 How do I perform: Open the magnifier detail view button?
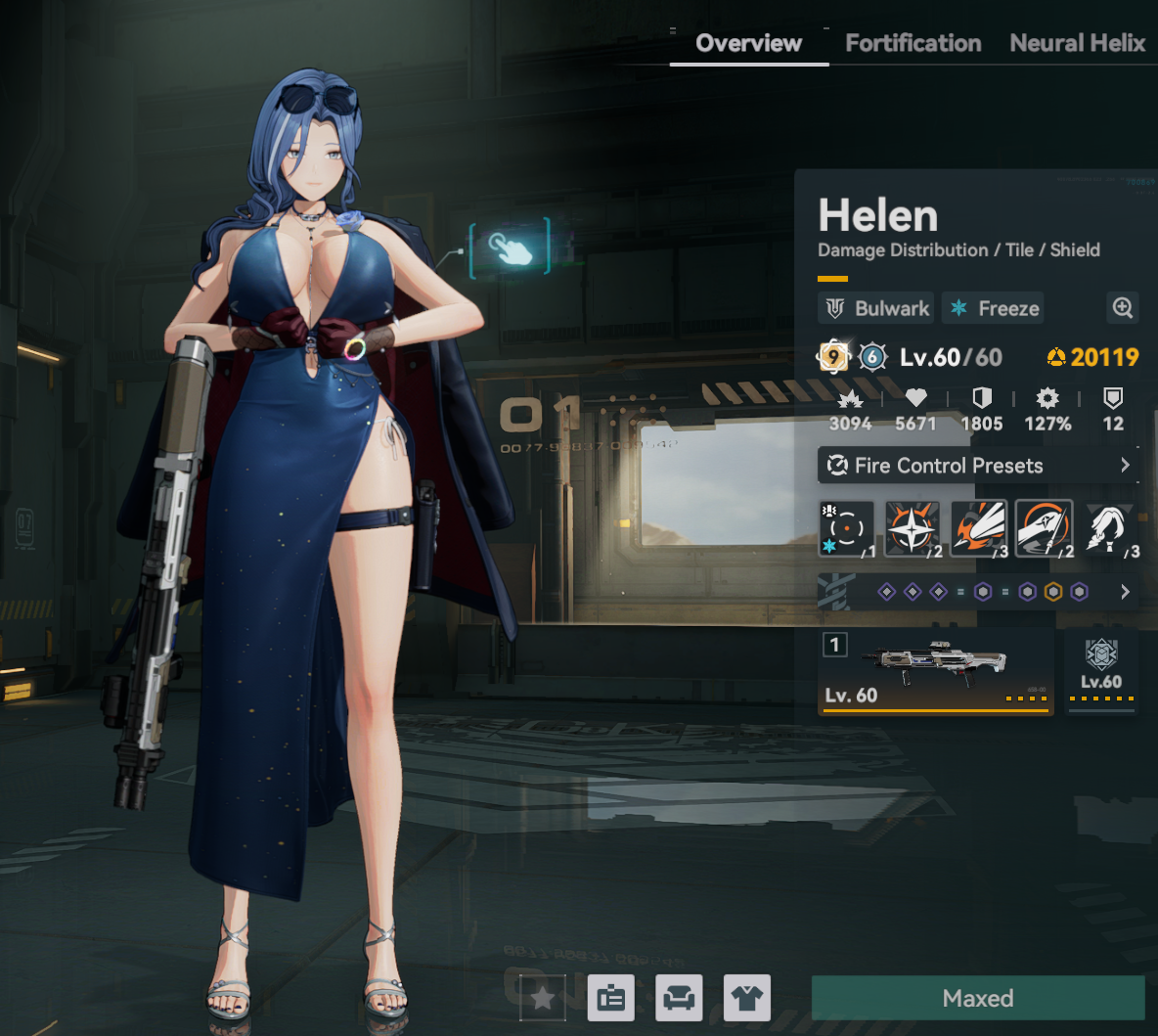1122,308
